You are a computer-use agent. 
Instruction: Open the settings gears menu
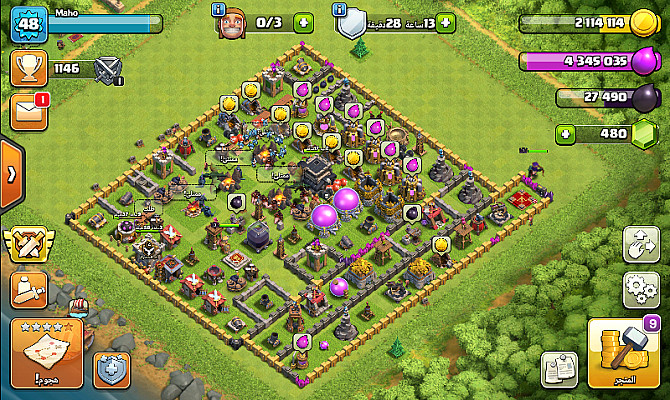[640, 289]
